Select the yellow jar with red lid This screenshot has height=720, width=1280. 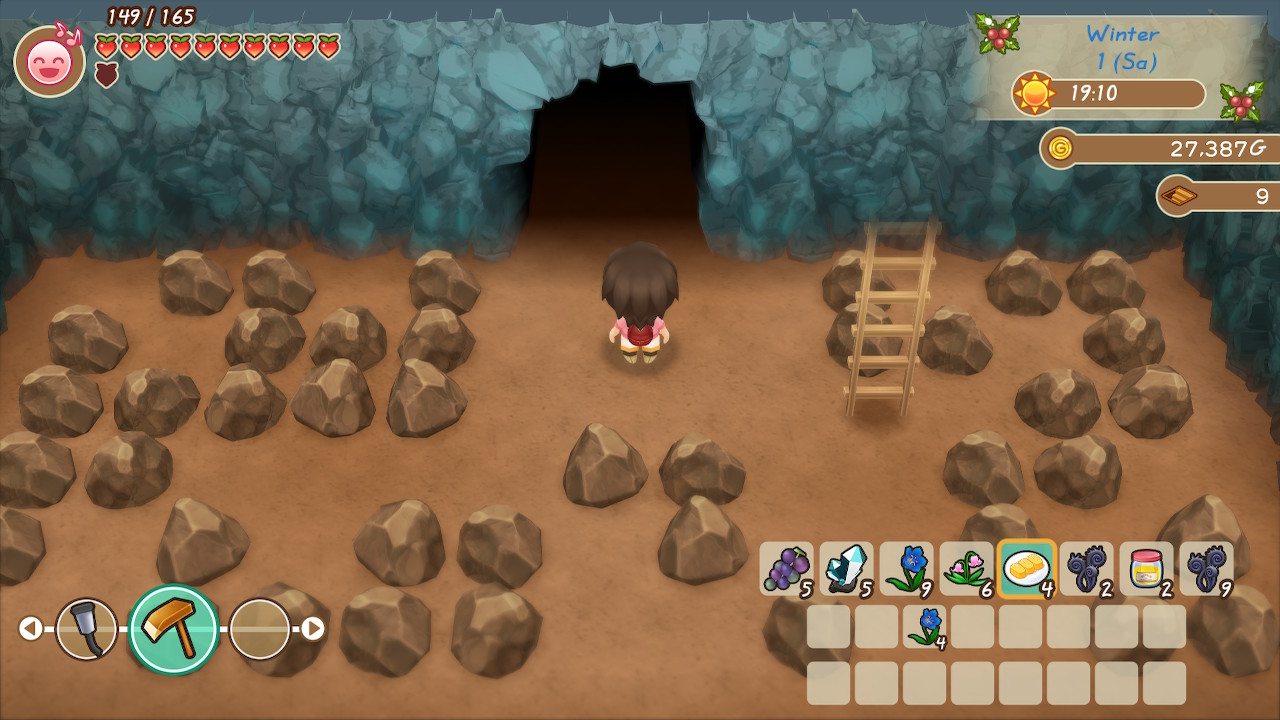point(1146,569)
